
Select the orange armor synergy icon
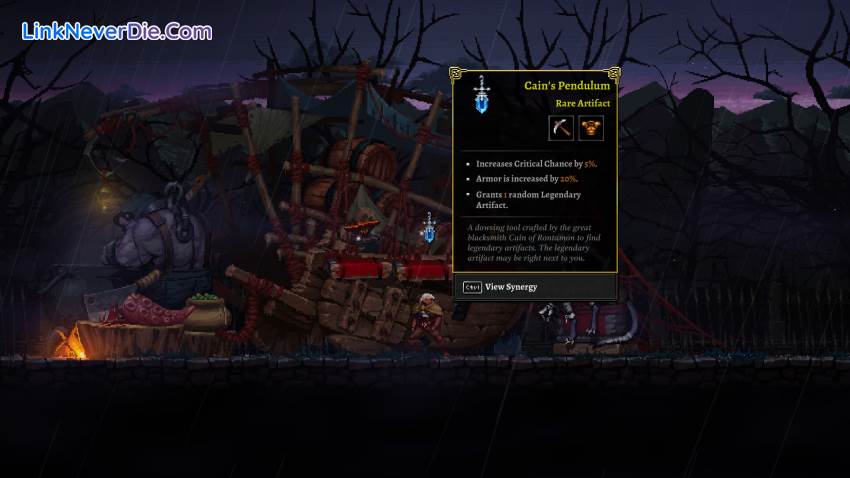[591, 128]
